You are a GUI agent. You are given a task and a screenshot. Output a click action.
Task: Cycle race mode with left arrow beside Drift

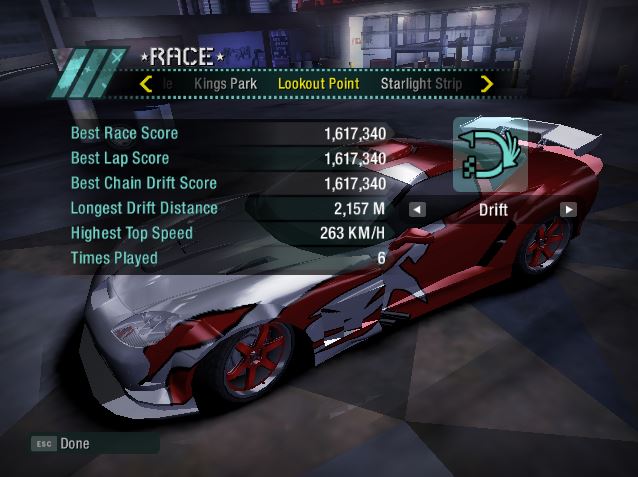coord(417,210)
